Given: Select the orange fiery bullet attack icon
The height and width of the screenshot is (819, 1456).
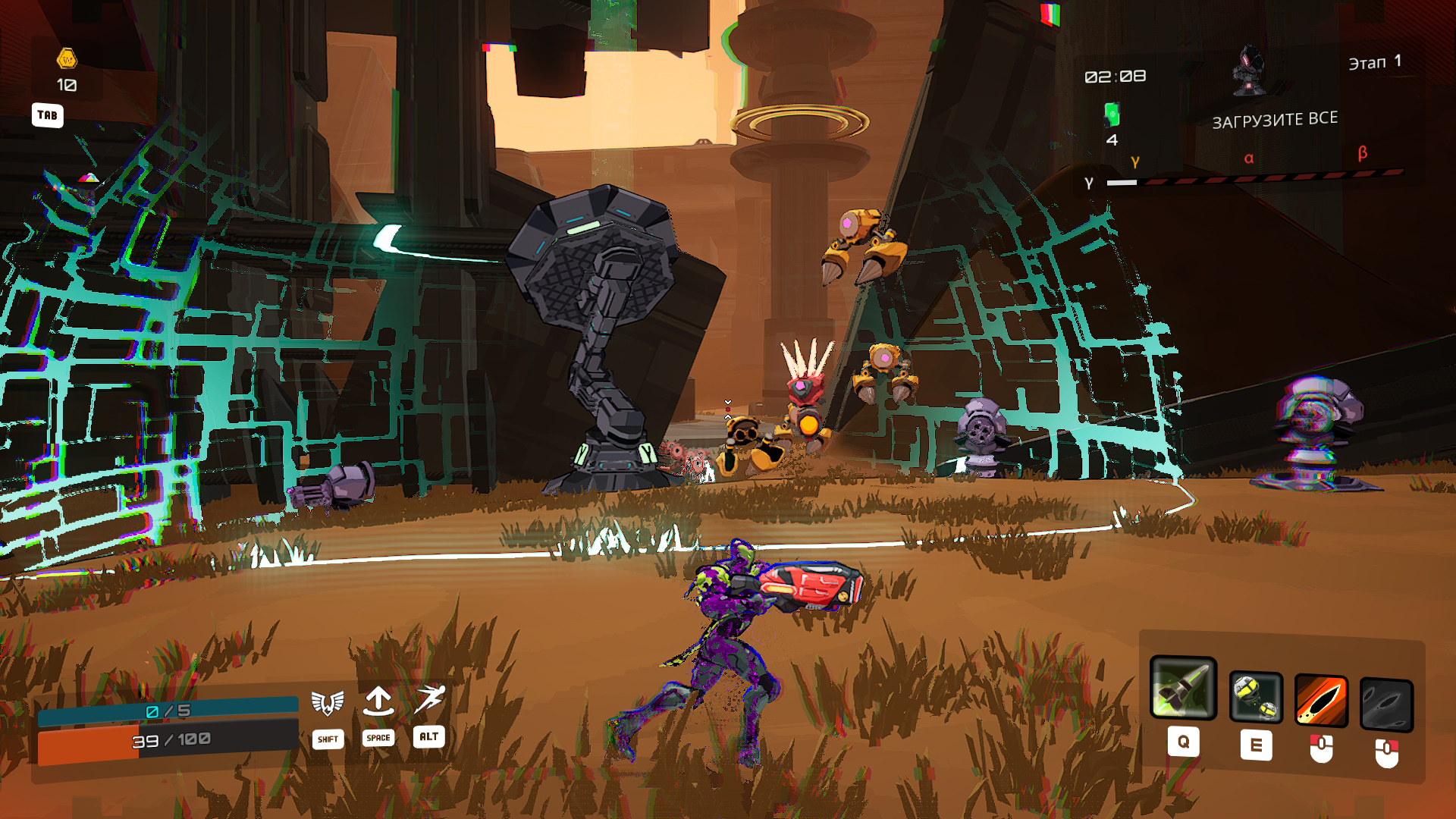Looking at the screenshot, I should 1320,700.
